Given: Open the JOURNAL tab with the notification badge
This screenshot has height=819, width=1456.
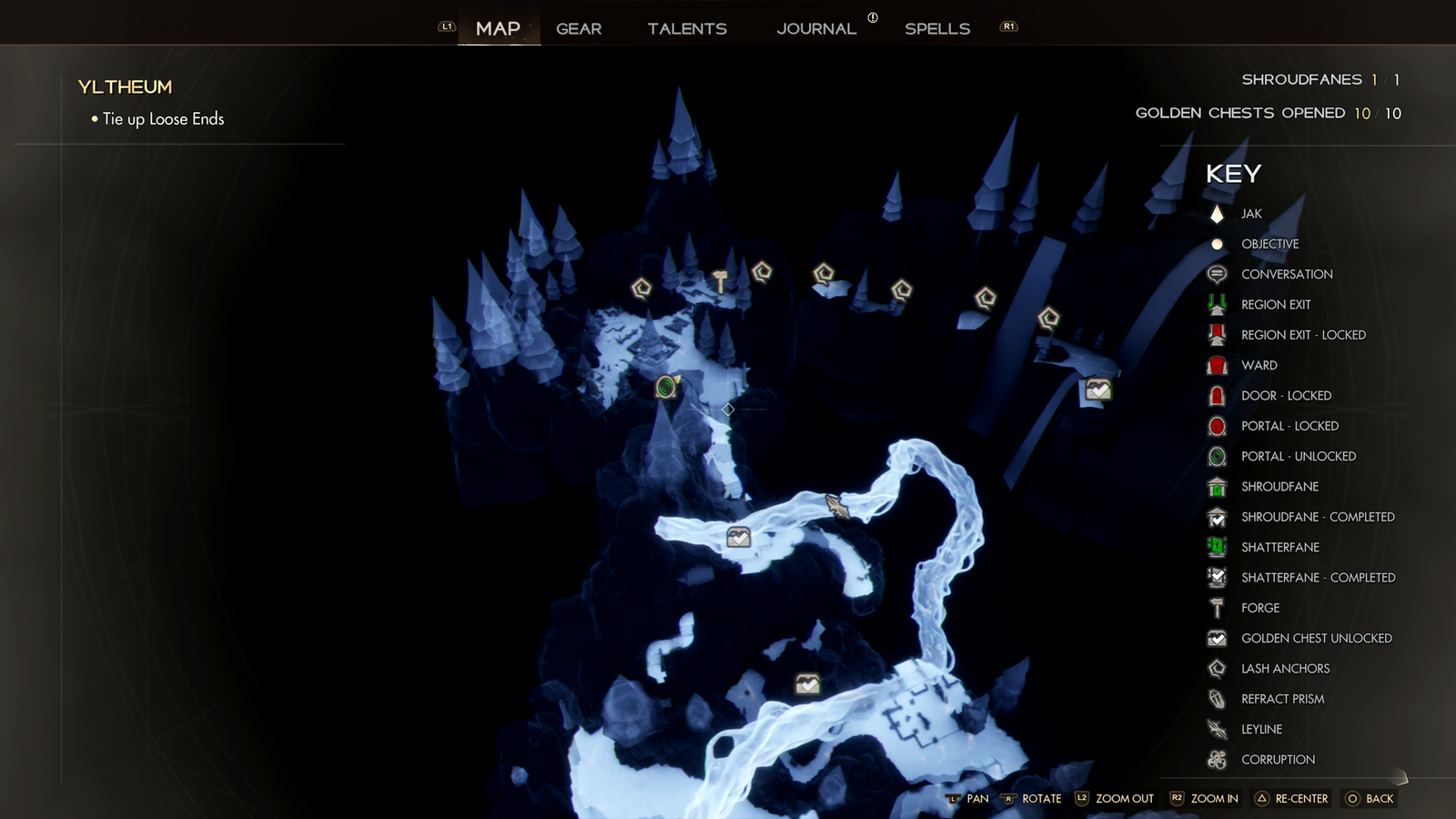Looking at the screenshot, I should point(816,28).
